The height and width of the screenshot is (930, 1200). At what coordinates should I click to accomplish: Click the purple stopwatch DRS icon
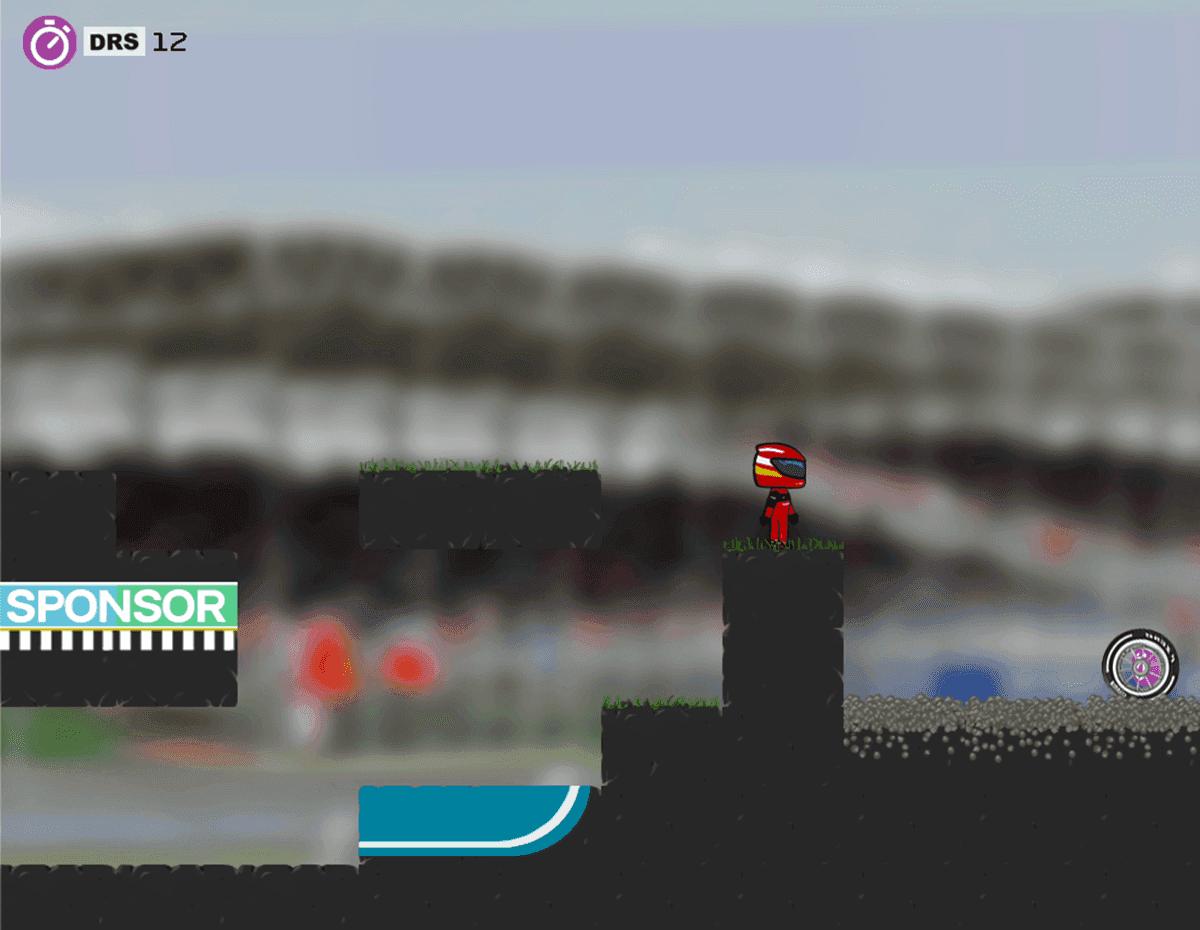(49, 43)
